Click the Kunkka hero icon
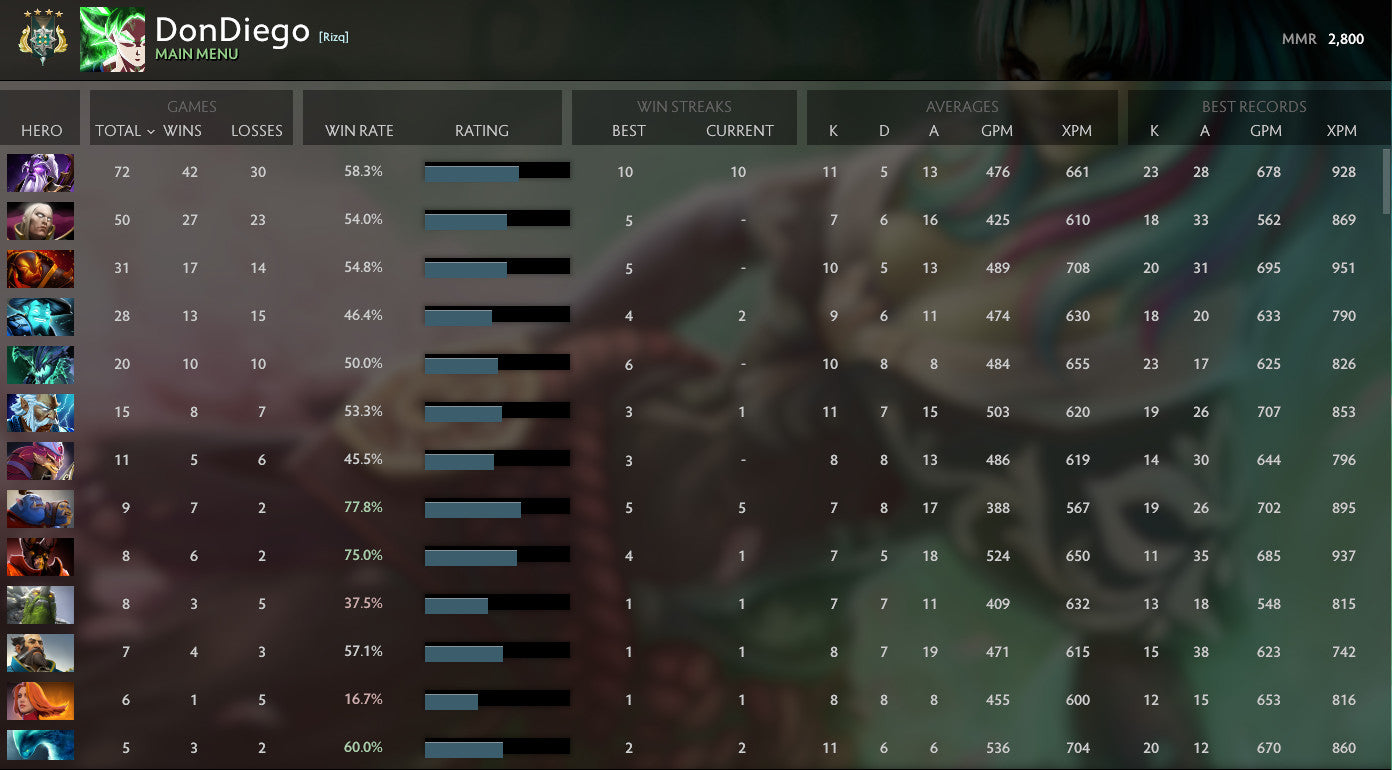 click(40, 652)
